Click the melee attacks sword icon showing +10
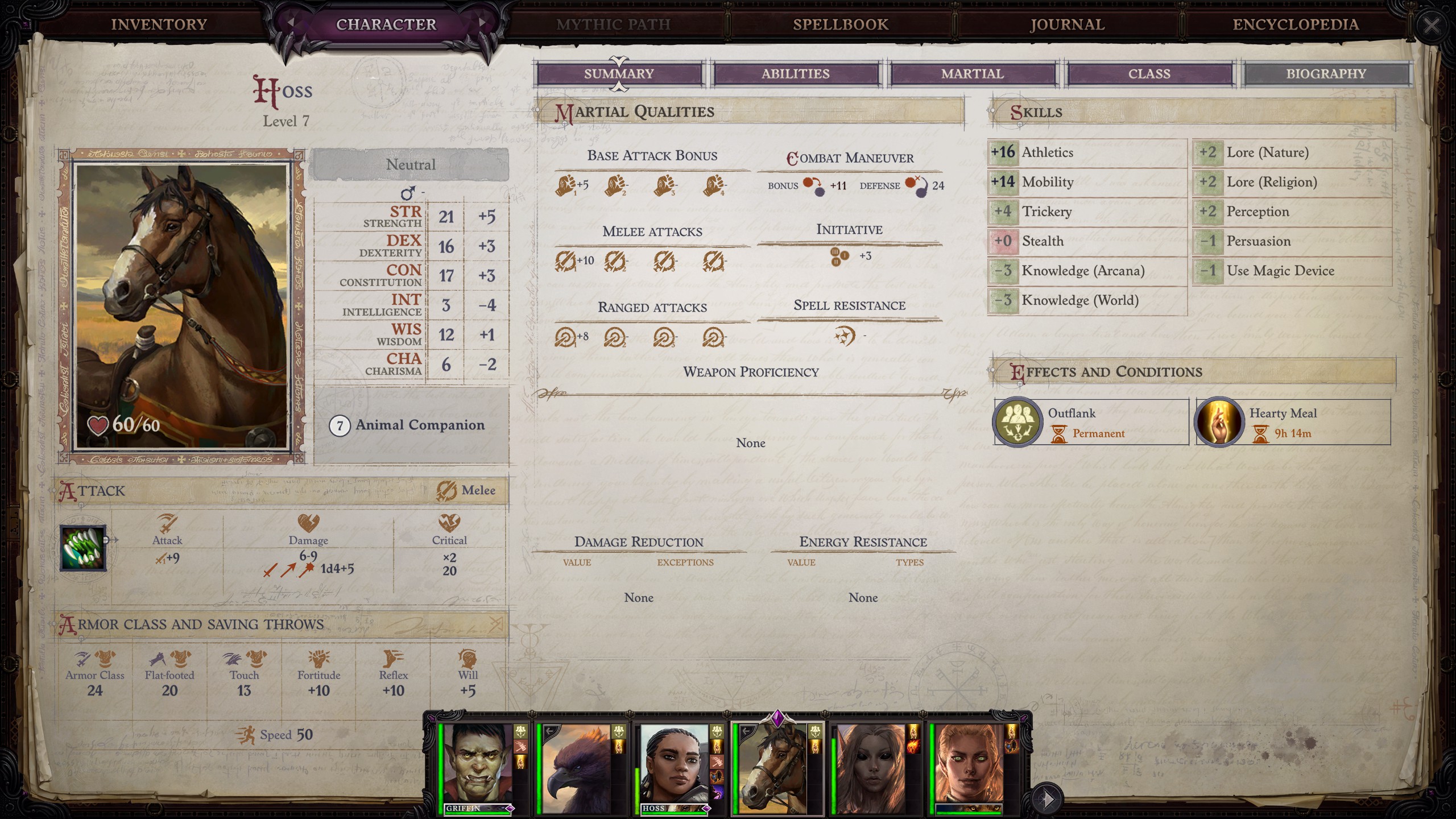 (567, 259)
